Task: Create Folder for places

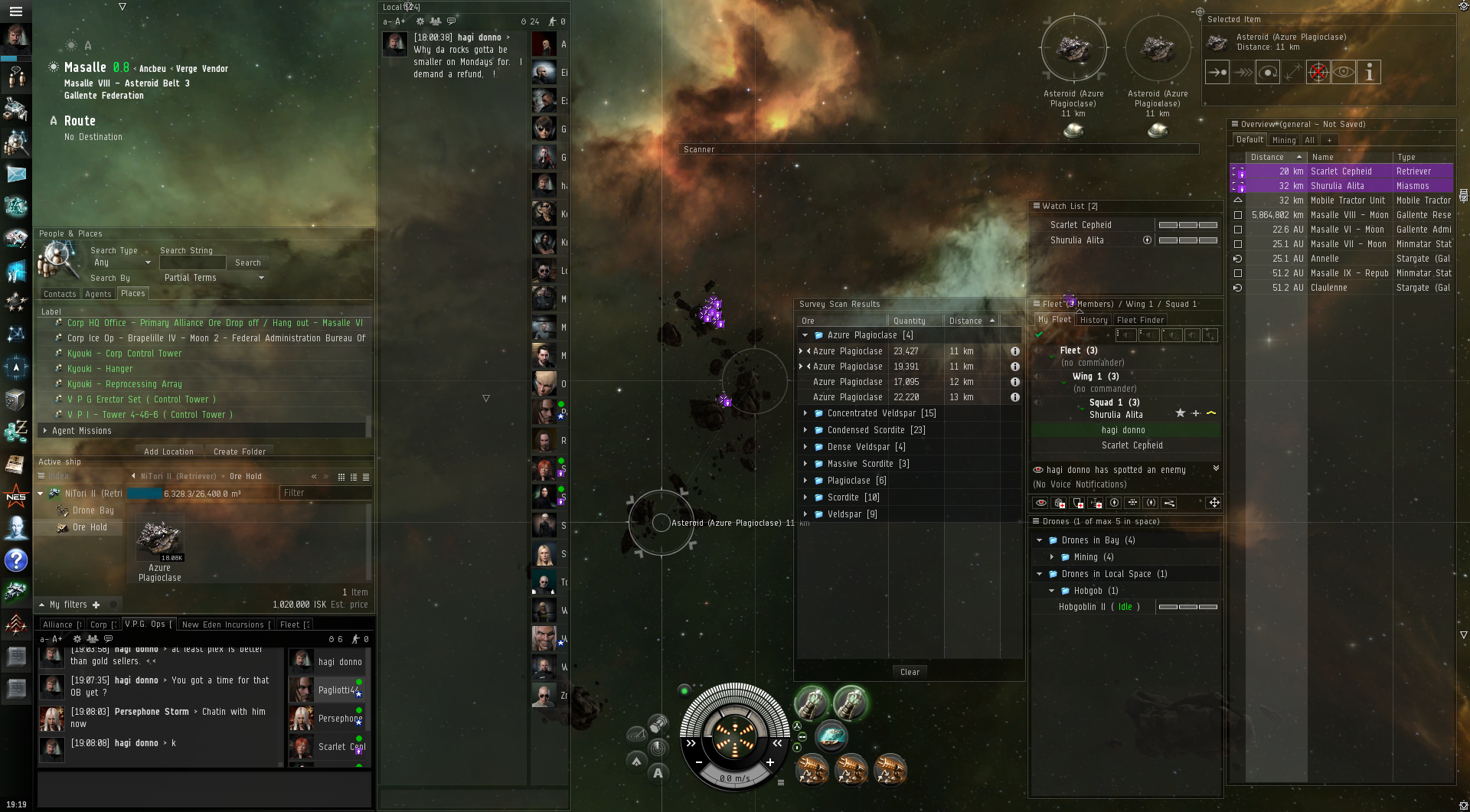Action: [x=240, y=452]
